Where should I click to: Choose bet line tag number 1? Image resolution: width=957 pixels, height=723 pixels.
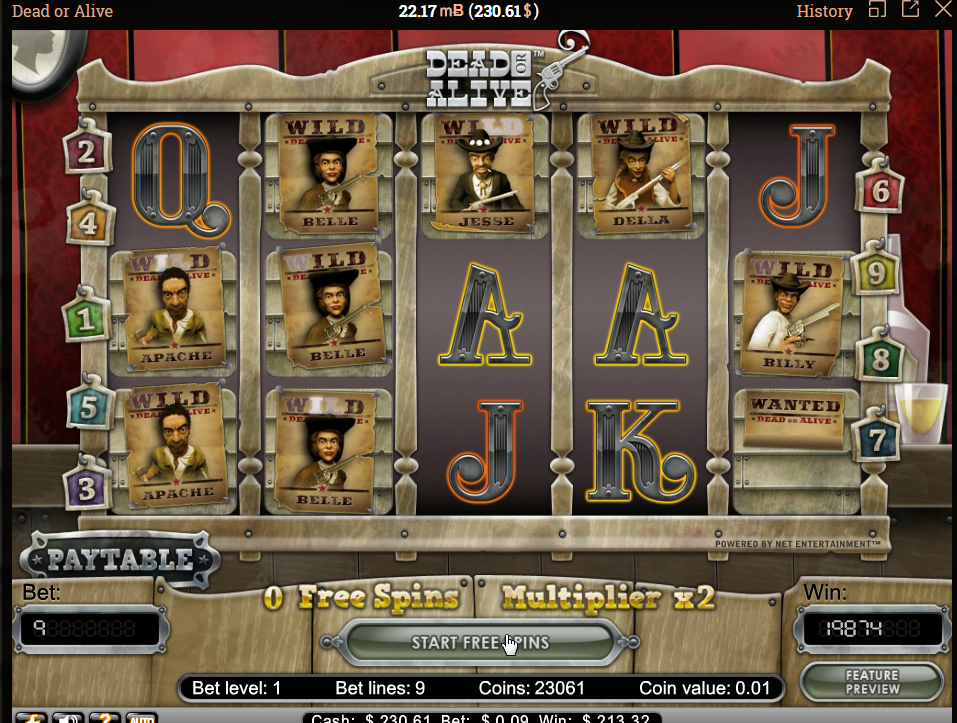click(86, 319)
